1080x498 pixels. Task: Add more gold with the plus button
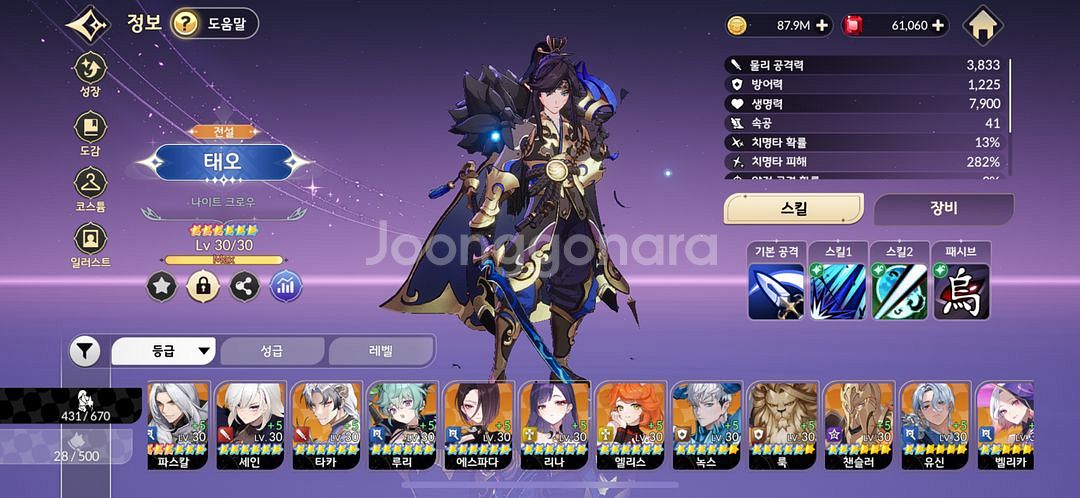(822, 25)
